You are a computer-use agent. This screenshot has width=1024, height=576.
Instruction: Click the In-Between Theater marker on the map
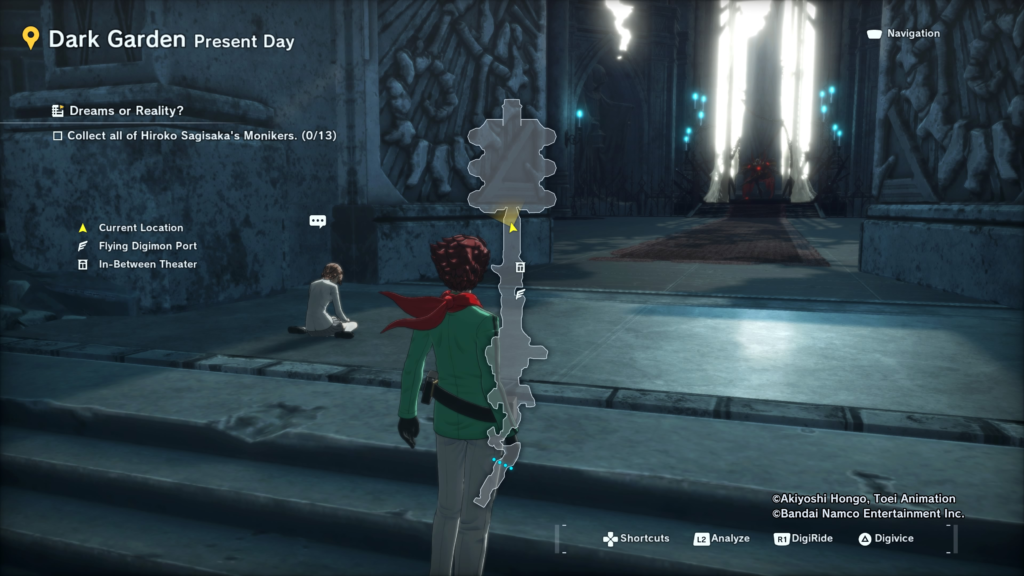tap(520, 267)
